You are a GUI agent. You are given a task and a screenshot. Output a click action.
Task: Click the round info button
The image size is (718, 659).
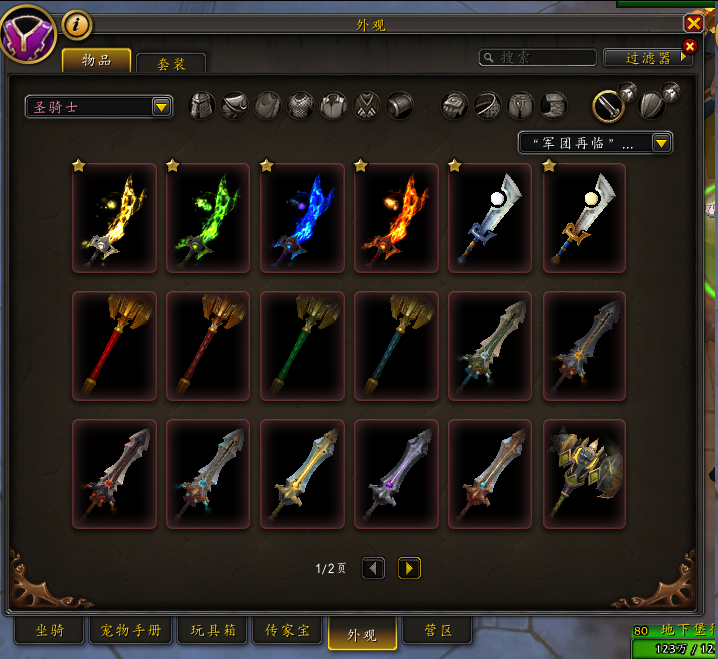[77, 23]
